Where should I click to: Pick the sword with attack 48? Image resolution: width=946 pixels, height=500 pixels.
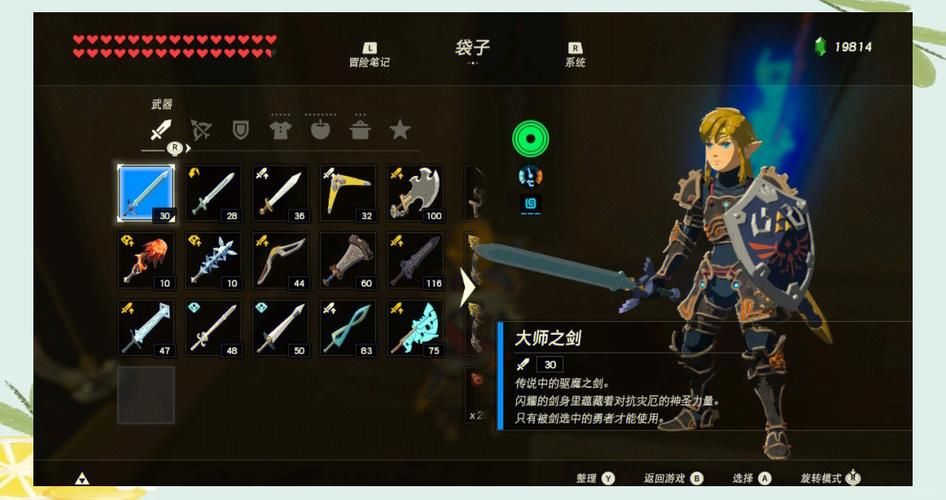[214, 328]
